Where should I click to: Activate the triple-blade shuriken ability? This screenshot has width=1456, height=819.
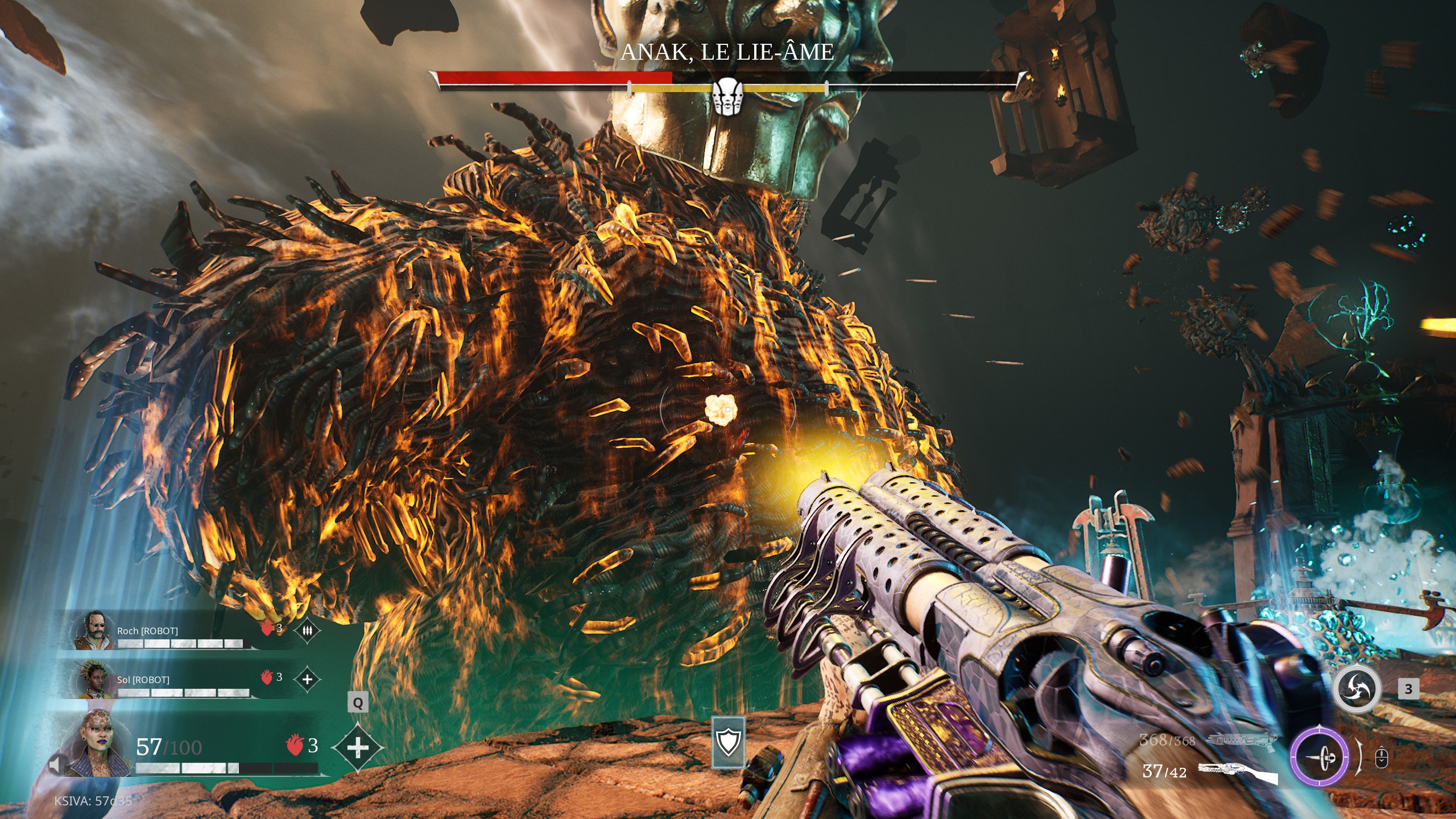point(1356,689)
